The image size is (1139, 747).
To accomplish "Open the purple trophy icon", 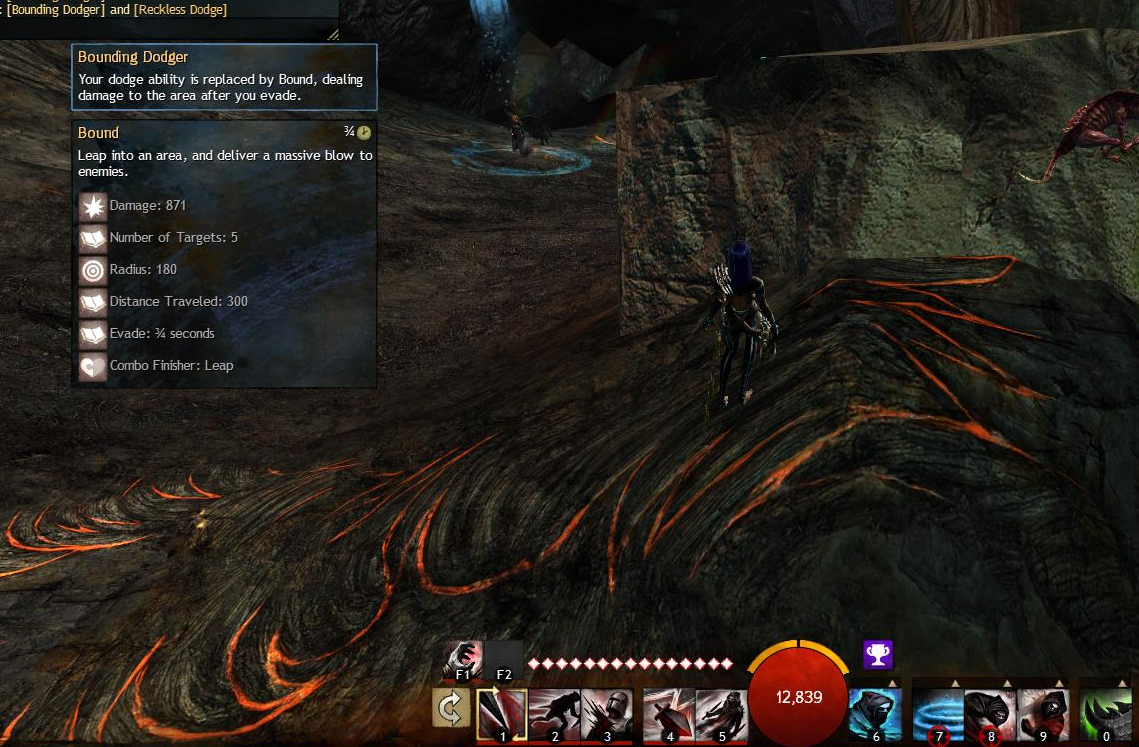I will coord(878,655).
